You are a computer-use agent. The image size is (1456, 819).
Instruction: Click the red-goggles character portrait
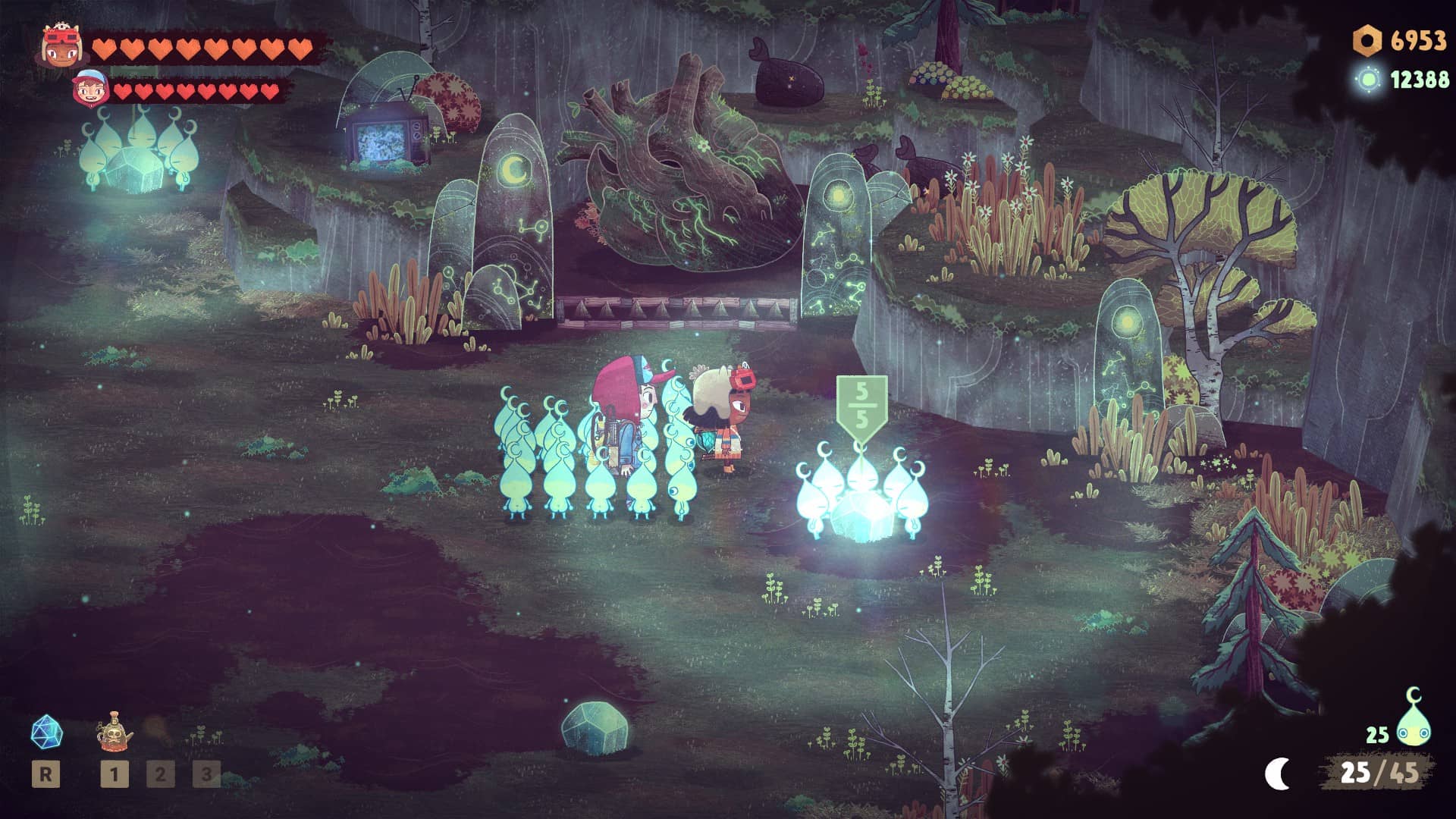coord(61,47)
